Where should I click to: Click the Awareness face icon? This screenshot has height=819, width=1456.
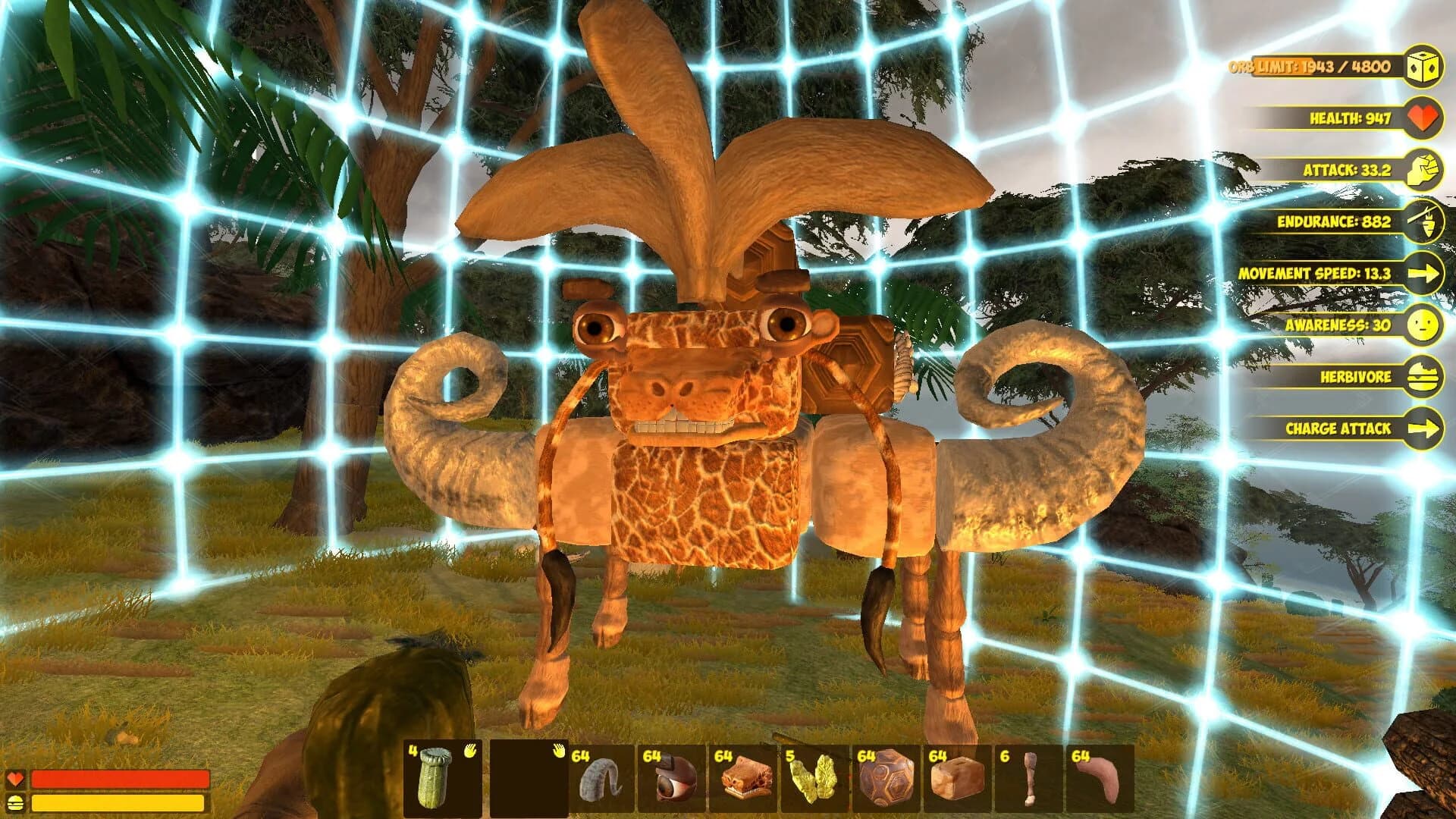(x=1424, y=326)
